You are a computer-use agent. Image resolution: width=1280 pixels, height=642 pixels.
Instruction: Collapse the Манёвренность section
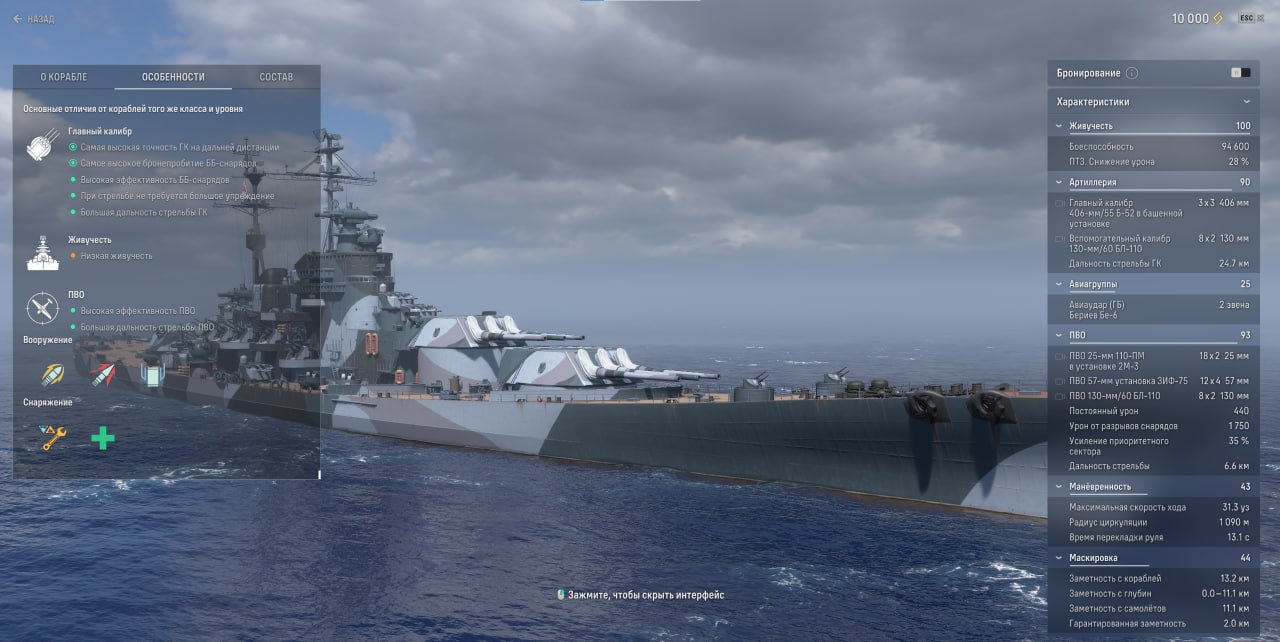1059,487
